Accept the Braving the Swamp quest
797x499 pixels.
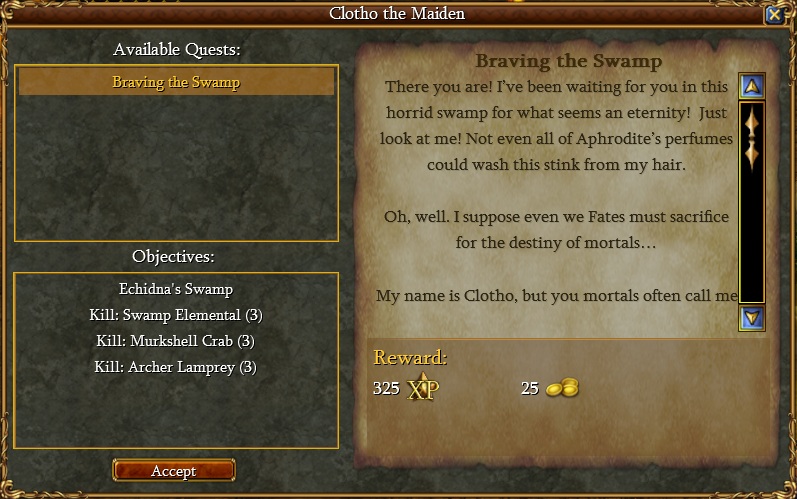click(x=174, y=470)
